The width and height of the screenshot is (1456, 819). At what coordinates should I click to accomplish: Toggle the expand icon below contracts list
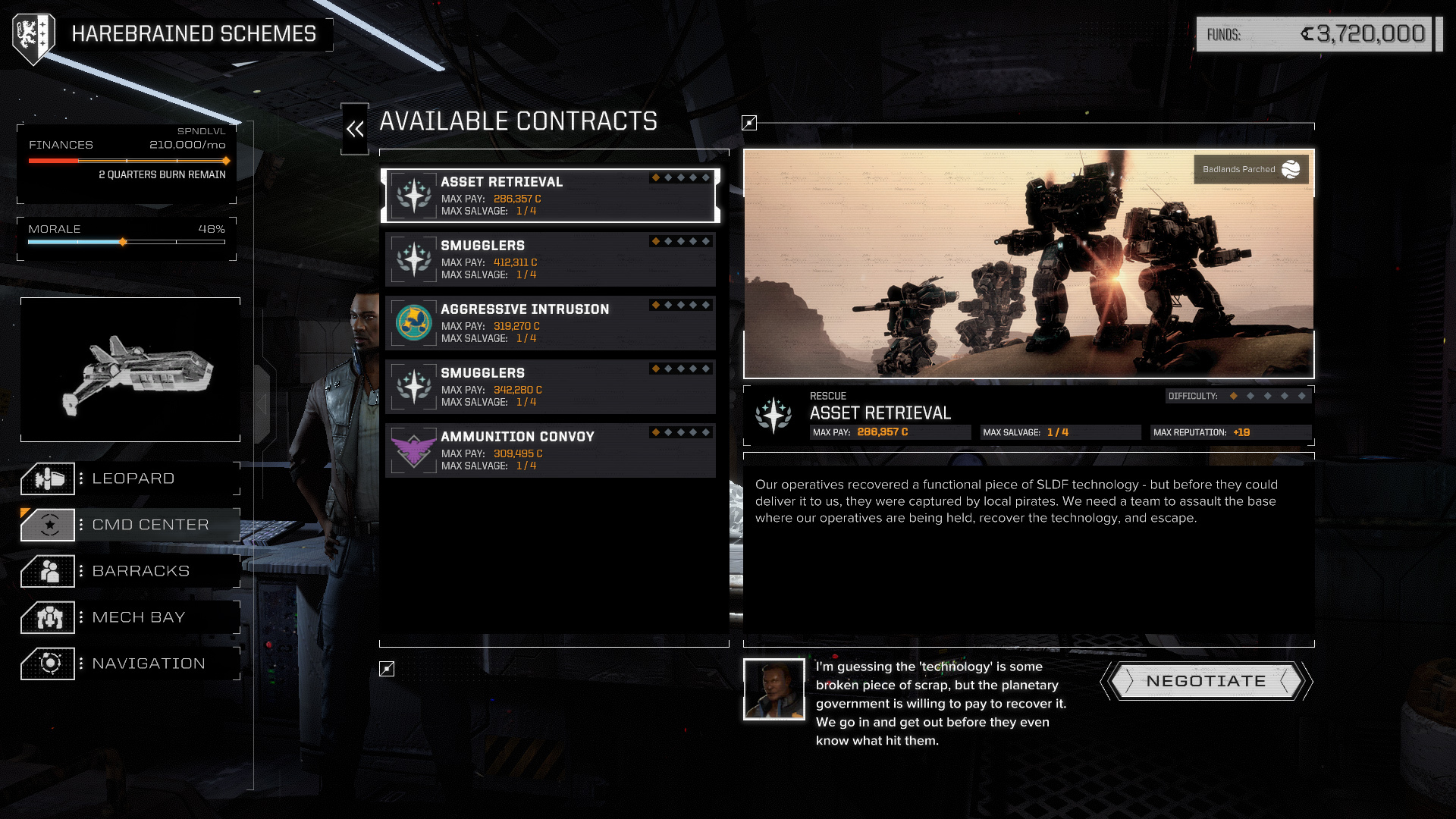point(387,667)
